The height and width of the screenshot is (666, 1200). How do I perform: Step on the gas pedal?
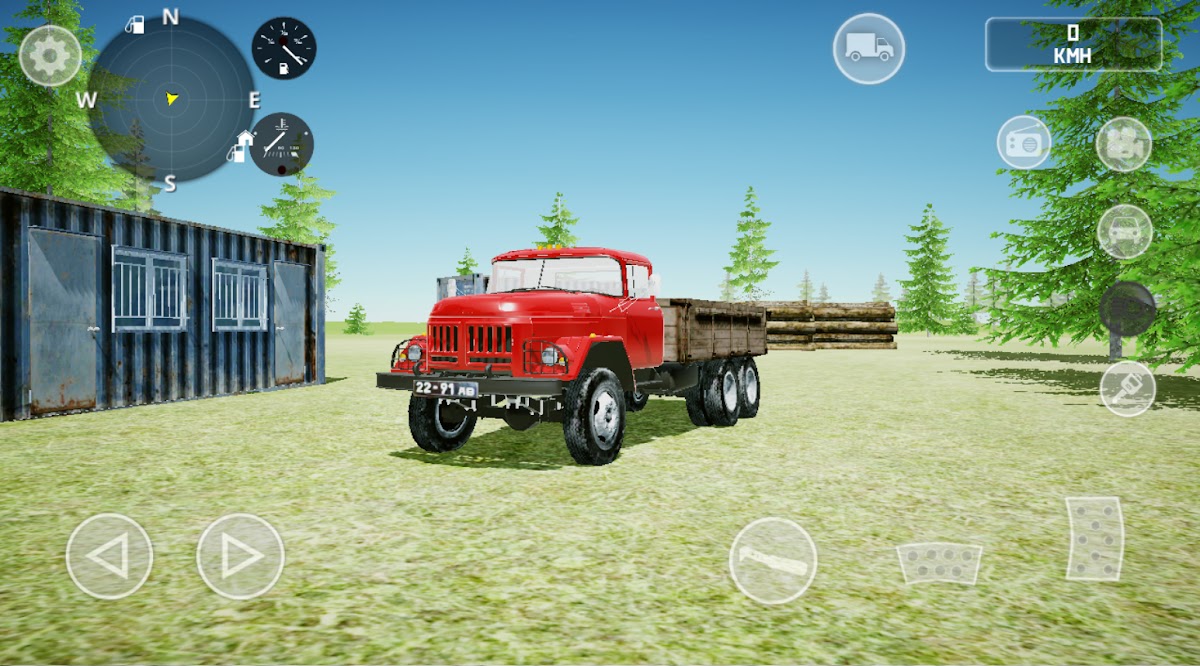[x=1094, y=539]
